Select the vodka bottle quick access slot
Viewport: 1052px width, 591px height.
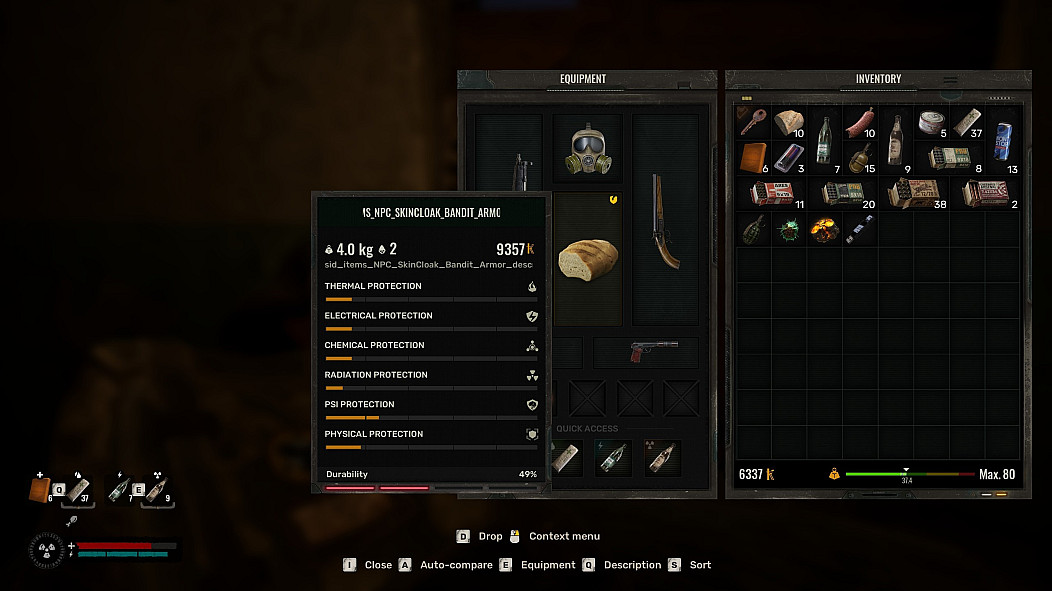[661, 458]
